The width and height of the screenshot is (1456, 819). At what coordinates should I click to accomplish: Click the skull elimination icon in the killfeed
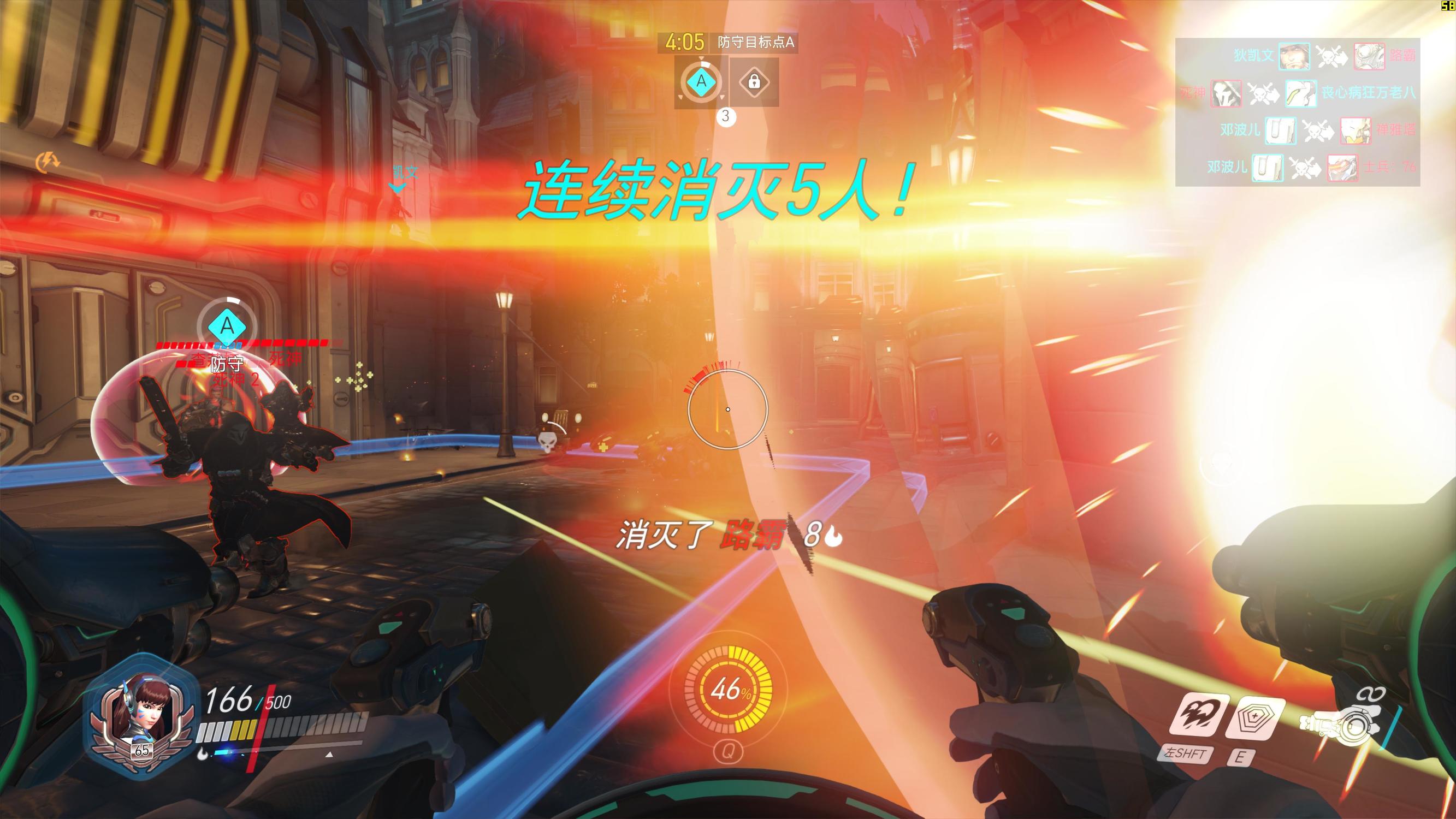(x=1327, y=58)
